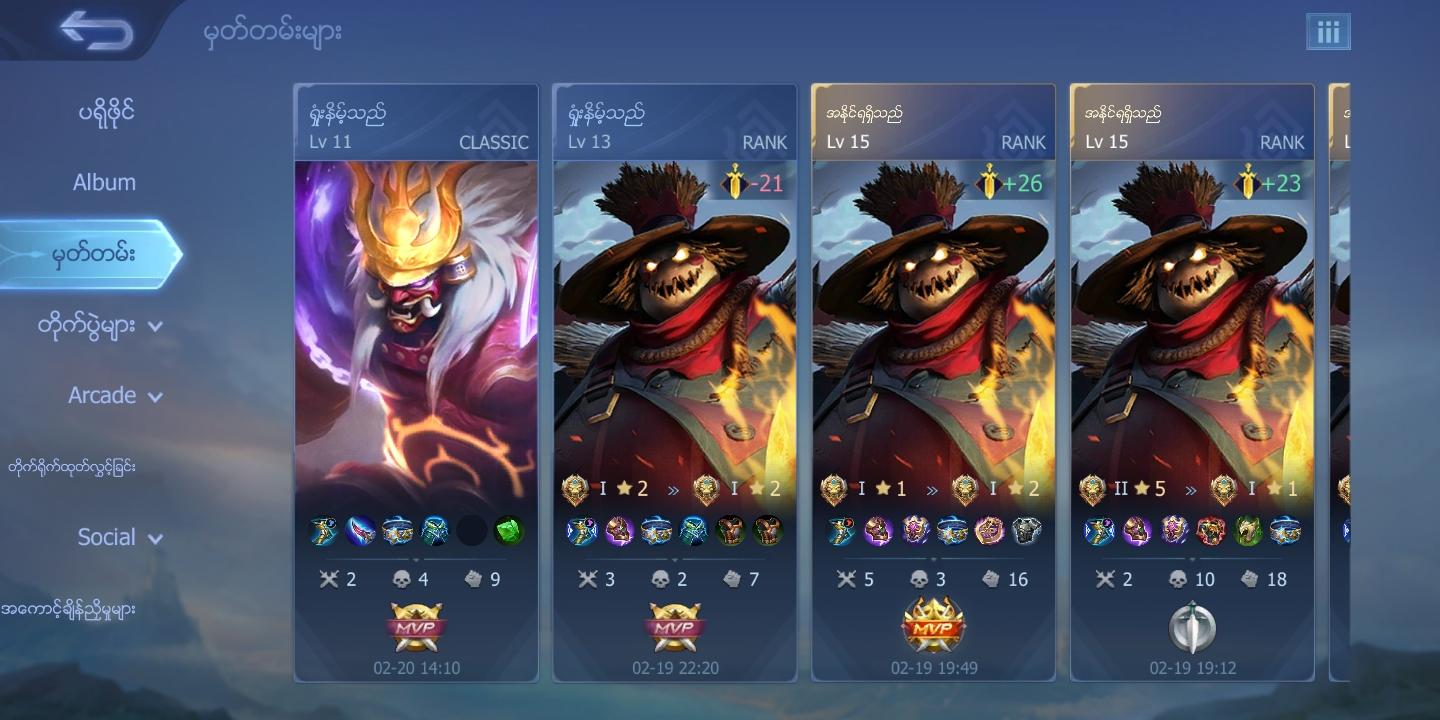The image size is (1440, 720).
Task: Click the gold MVP crown on the 19:49 match
Action: coord(933,624)
